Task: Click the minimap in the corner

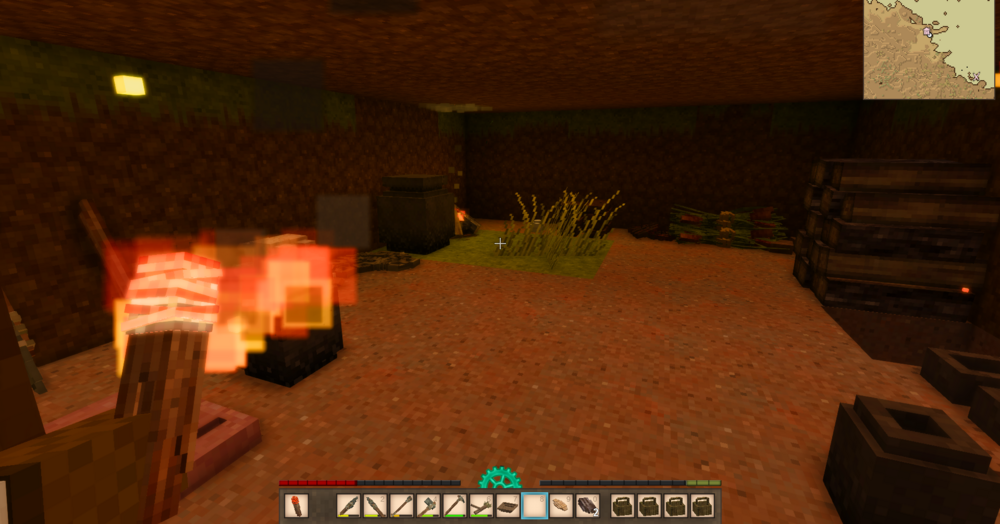Action: [x=929, y=49]
